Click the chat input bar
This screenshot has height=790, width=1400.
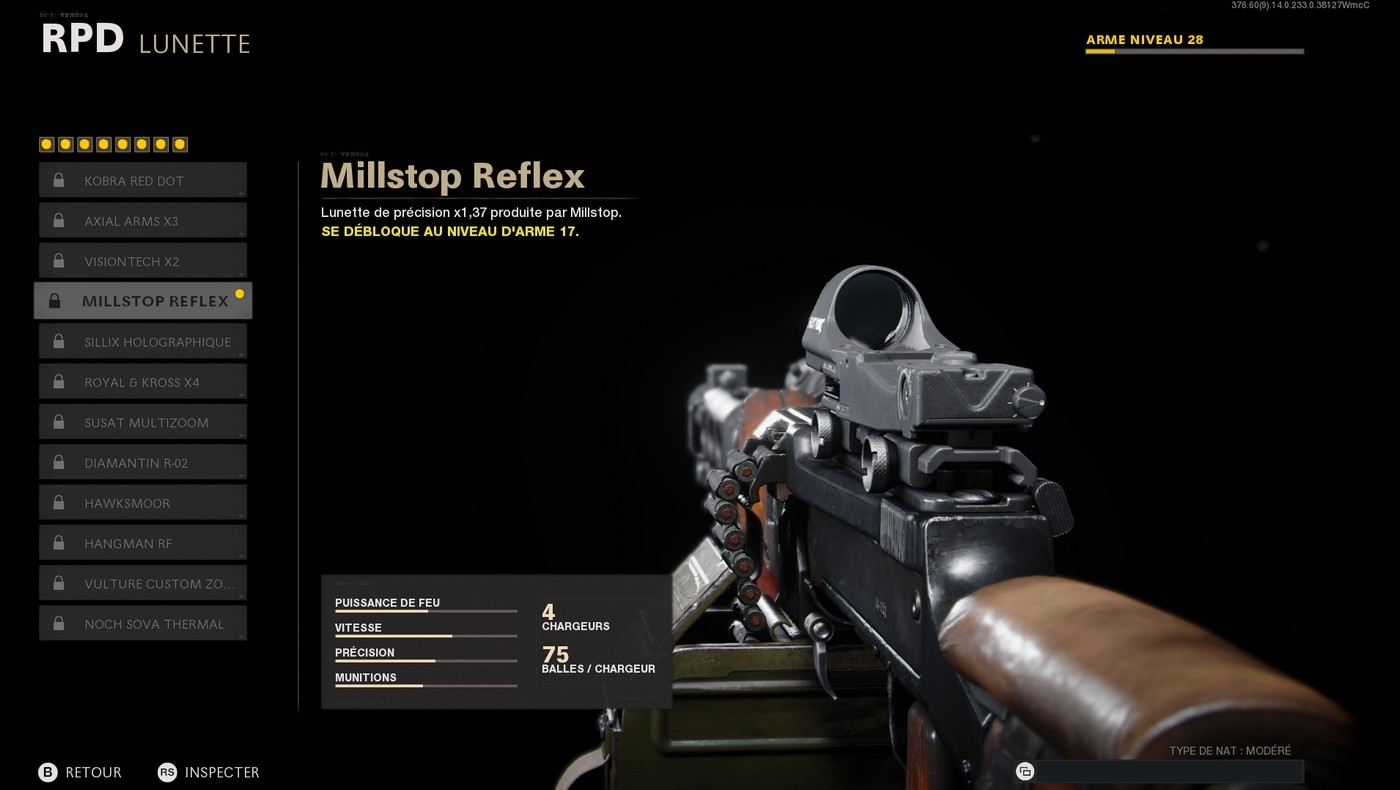[1168, 771]
